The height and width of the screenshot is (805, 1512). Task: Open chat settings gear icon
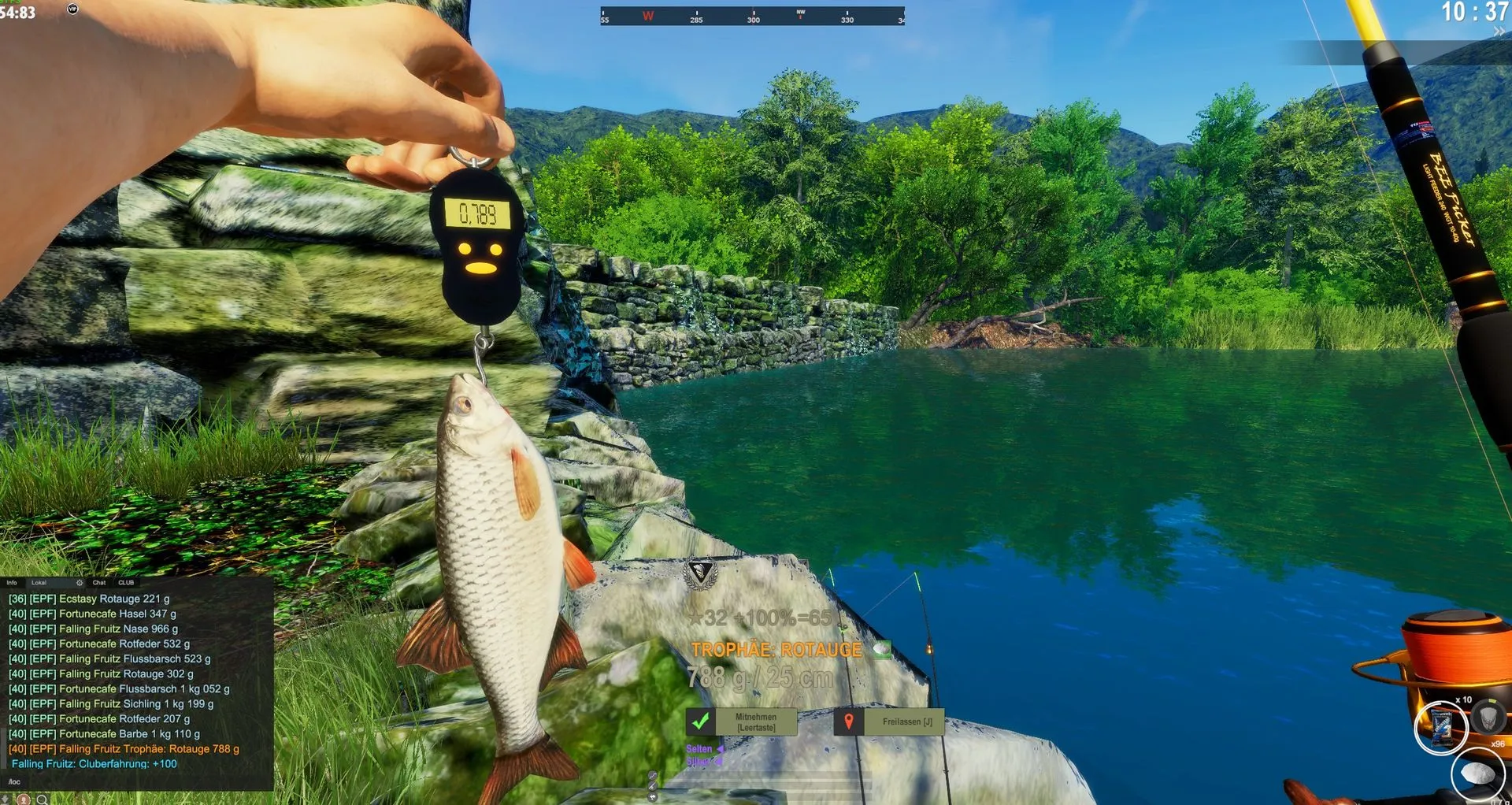[x=80, y=583]
